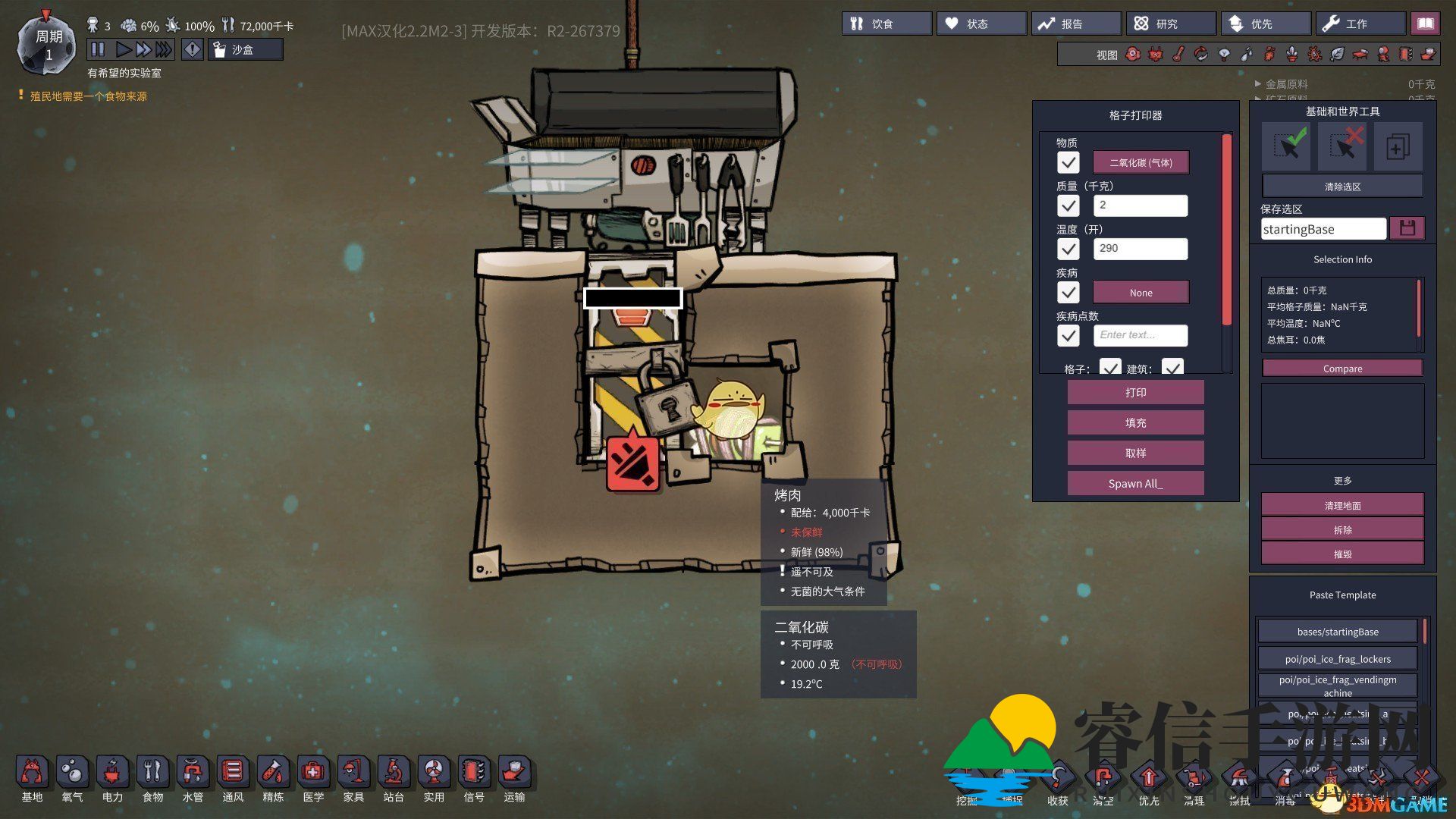Open the 报告 (reports) screen
Viewport: 1456px width, 819px height.
click(1076, 24)
